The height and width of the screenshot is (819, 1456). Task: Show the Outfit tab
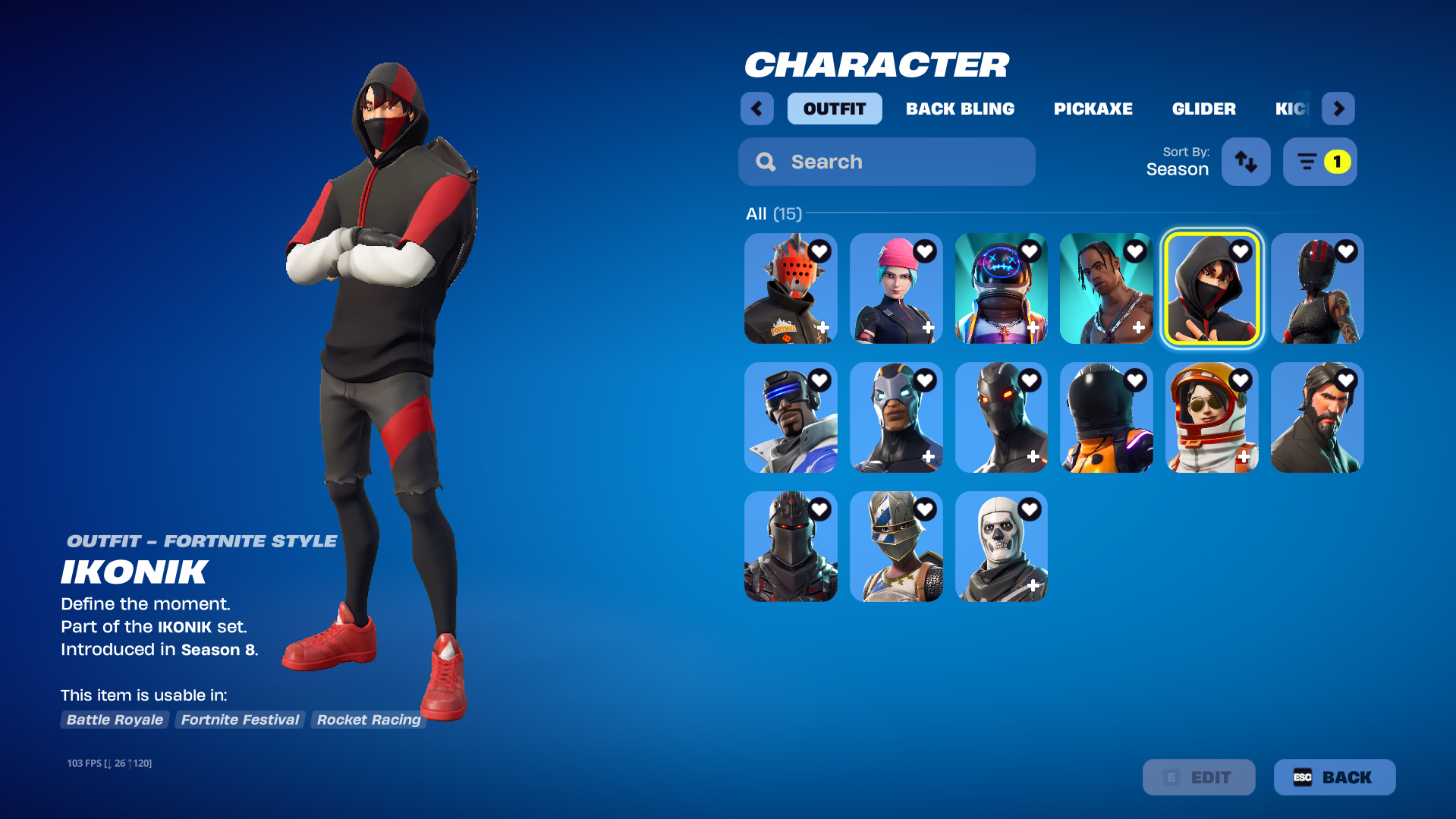click(x=834, y=109)
